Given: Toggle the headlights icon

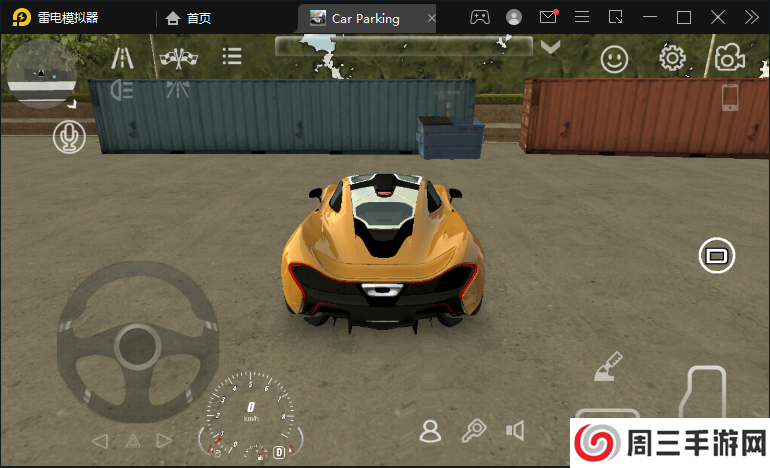Looking at the screenshot, I should pos(123,90).
